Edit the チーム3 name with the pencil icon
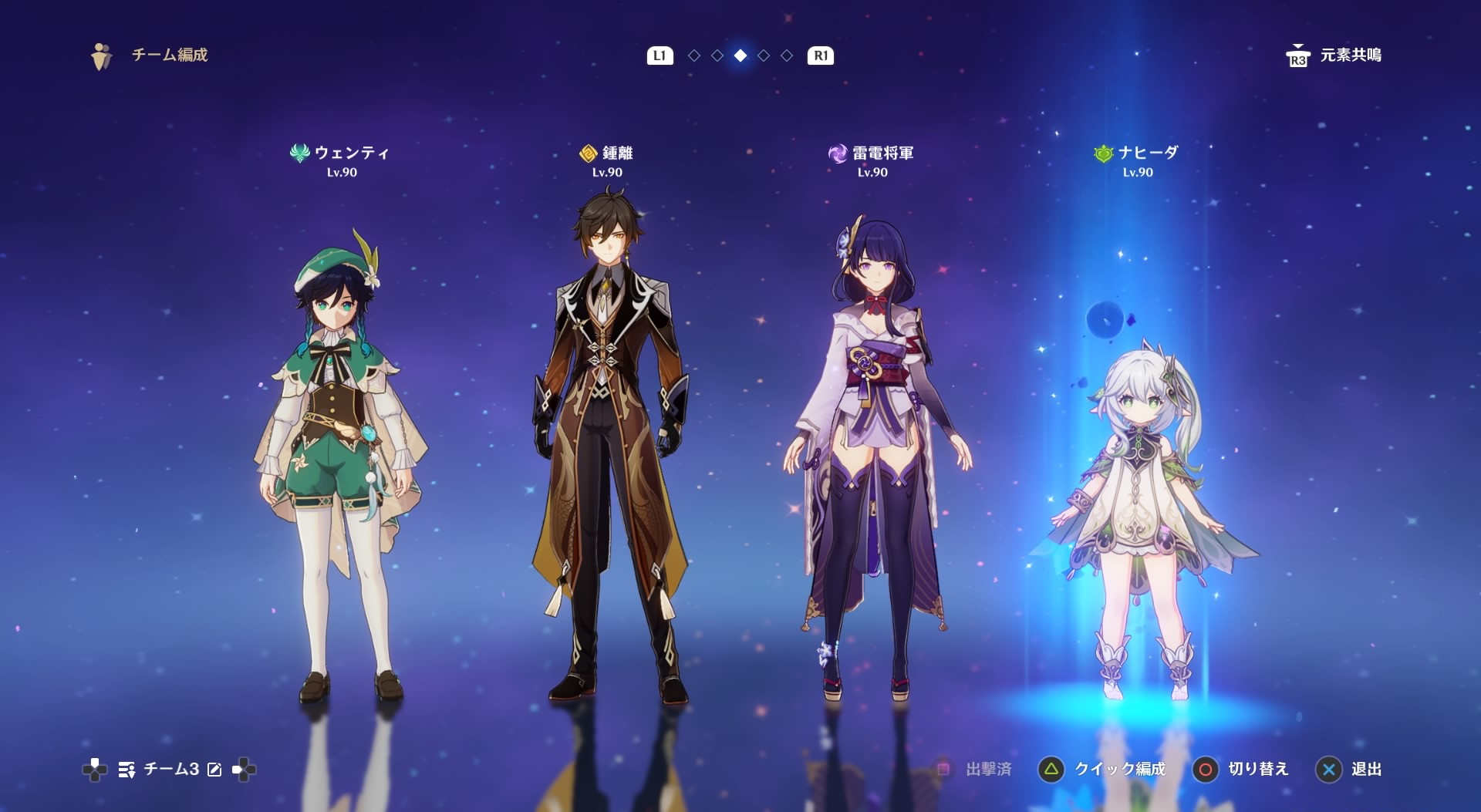This screenshot has width=1481, height=812. [x=214, y=770]
